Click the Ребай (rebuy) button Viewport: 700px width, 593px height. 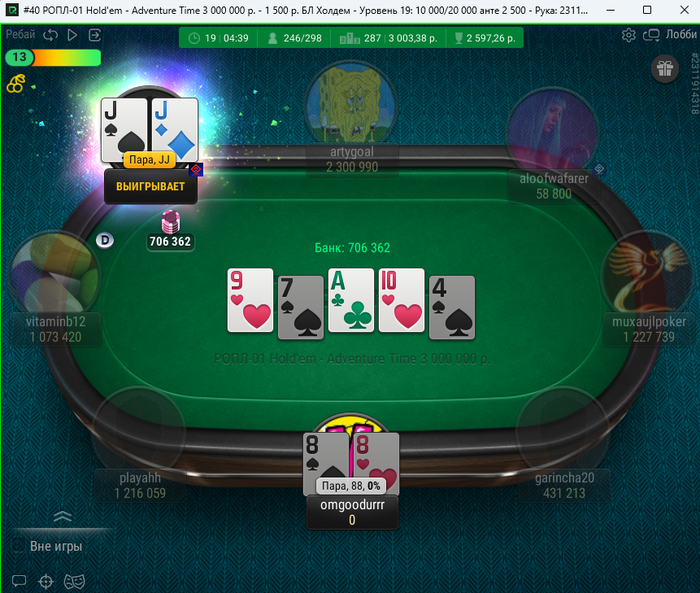21,34
